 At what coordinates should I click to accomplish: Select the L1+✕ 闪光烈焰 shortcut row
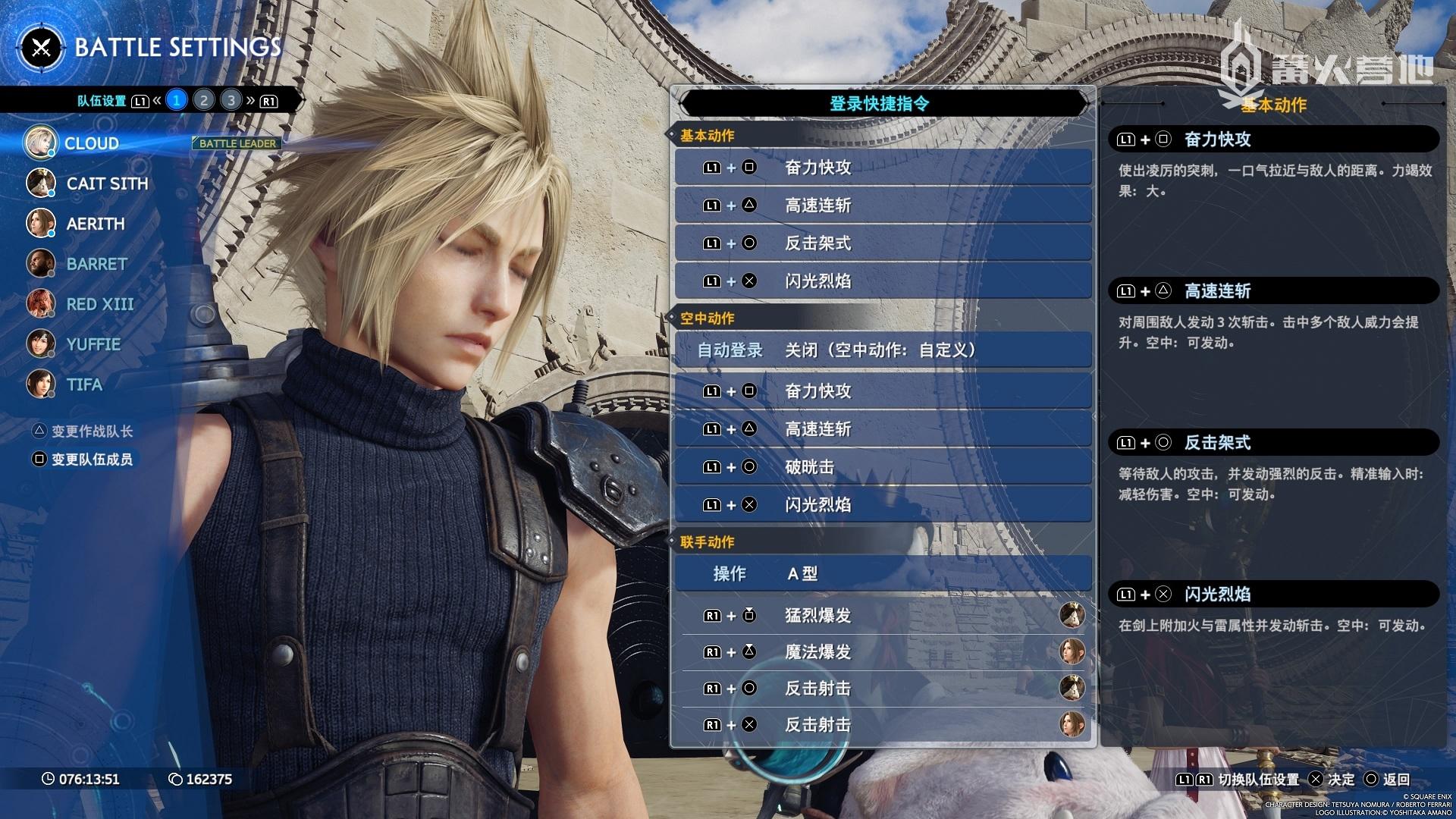point(882,280)
